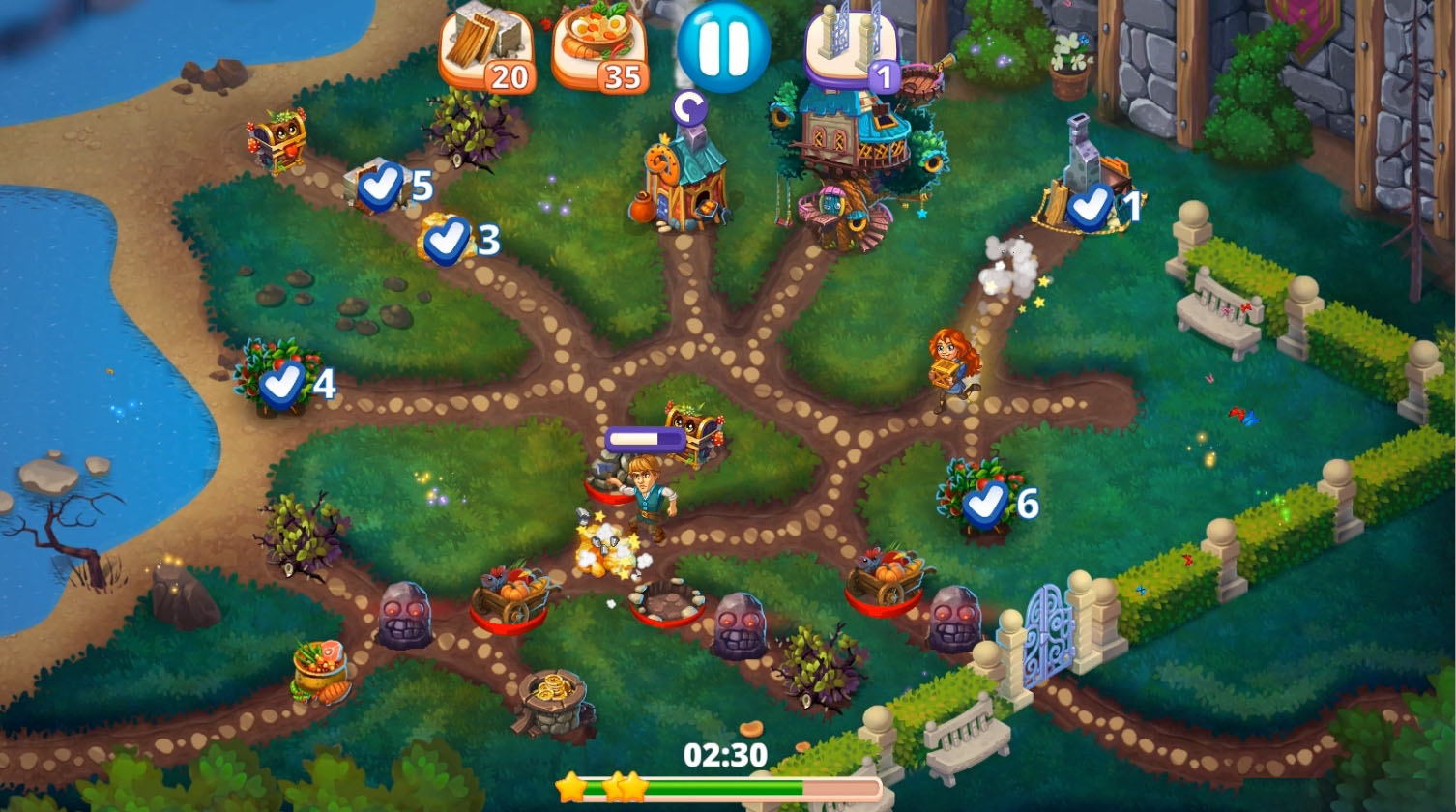Click checkmark marker number 6 on the bush

tap(984, 501)
